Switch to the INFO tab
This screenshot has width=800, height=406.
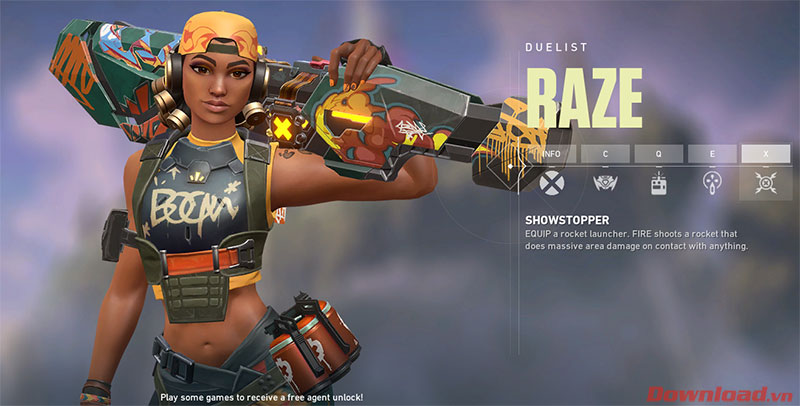coord(551,154)
